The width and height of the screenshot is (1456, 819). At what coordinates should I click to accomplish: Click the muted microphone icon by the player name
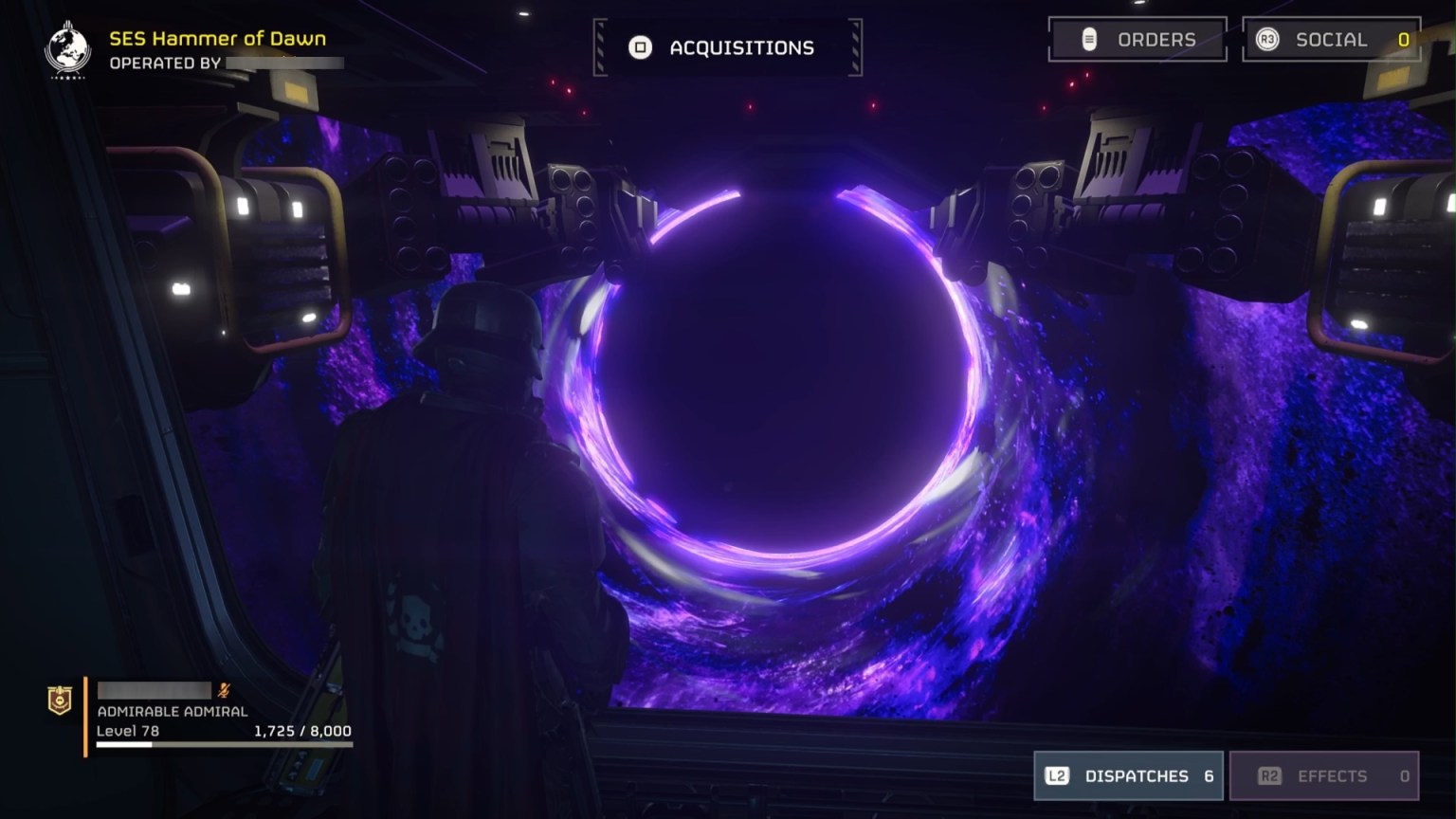(225, 690)
